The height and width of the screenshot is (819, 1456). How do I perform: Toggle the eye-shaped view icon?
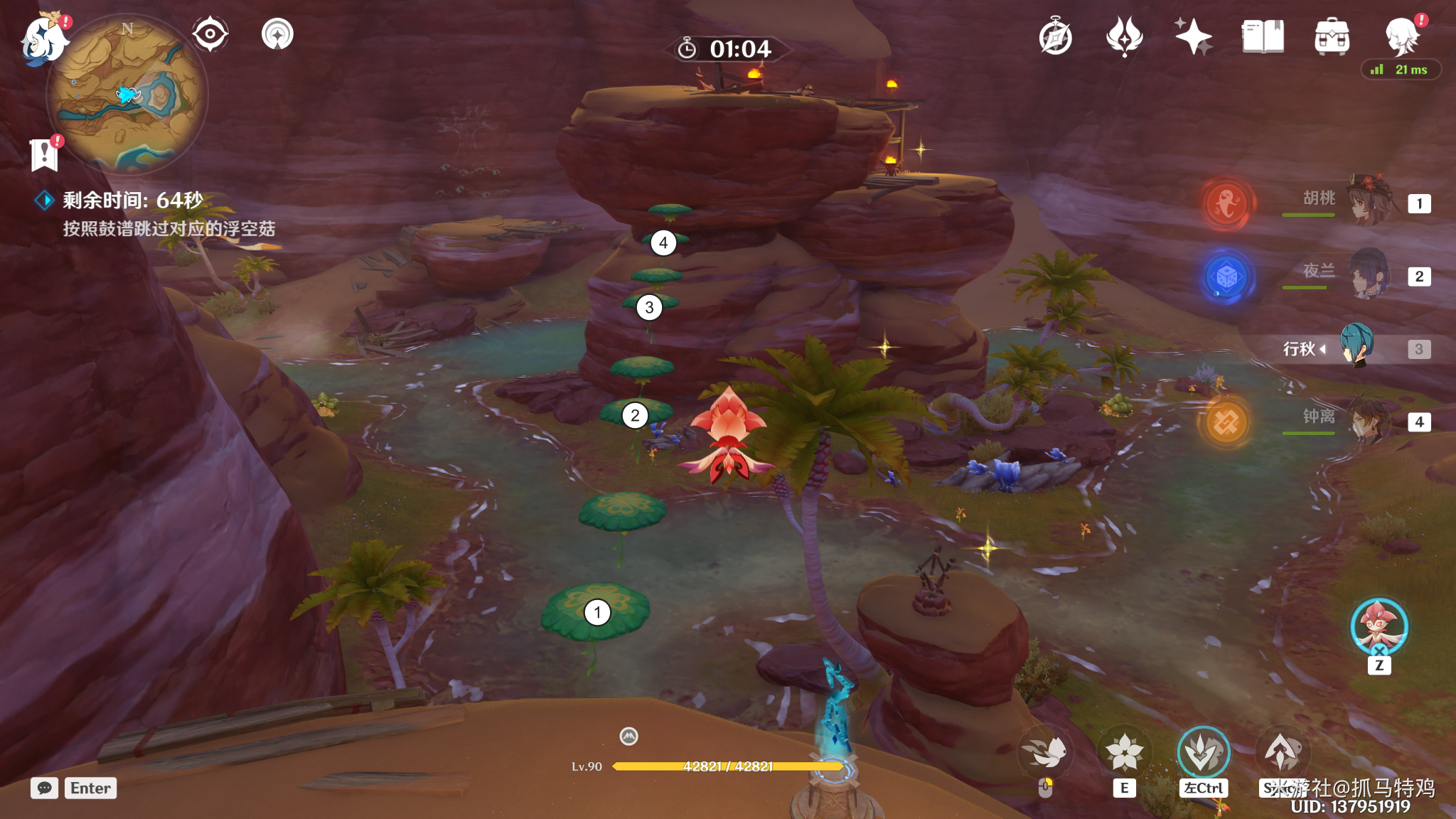(210, 34)
